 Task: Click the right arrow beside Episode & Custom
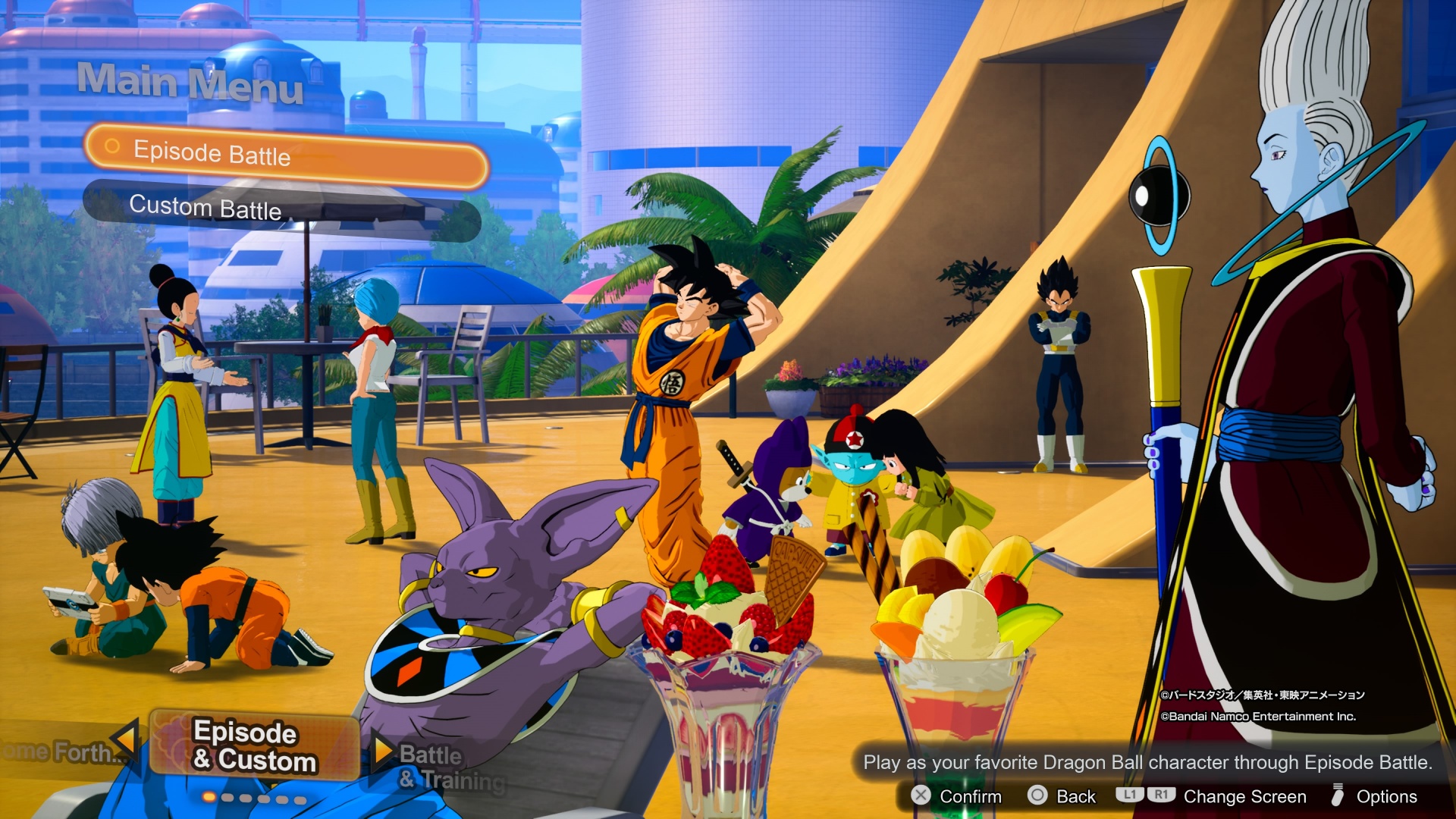383,748
